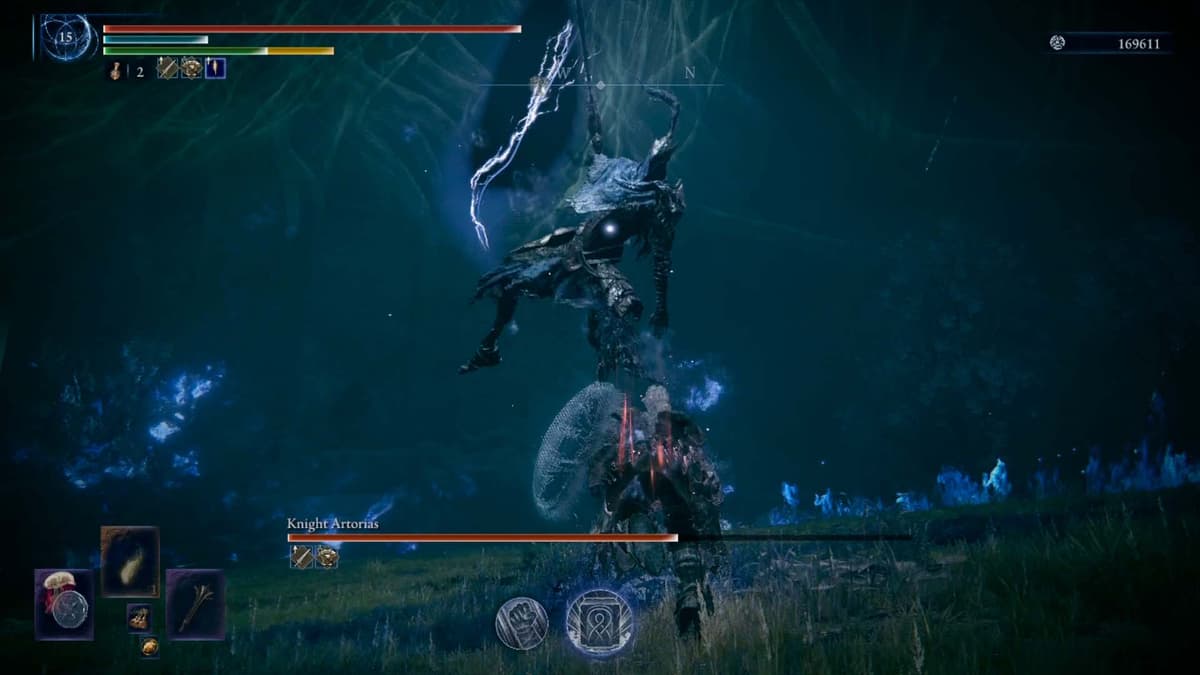Click the shield status icon under Knight Artorias
Viewport: 1200px width, 675px height.
[327, 557]
